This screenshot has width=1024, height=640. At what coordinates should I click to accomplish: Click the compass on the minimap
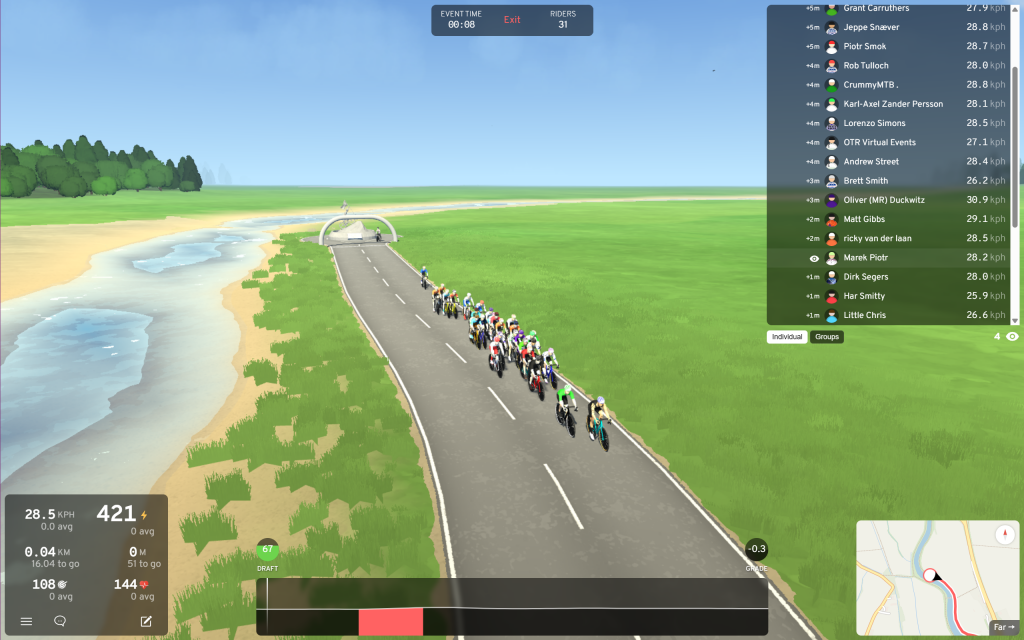point(1004,535)
